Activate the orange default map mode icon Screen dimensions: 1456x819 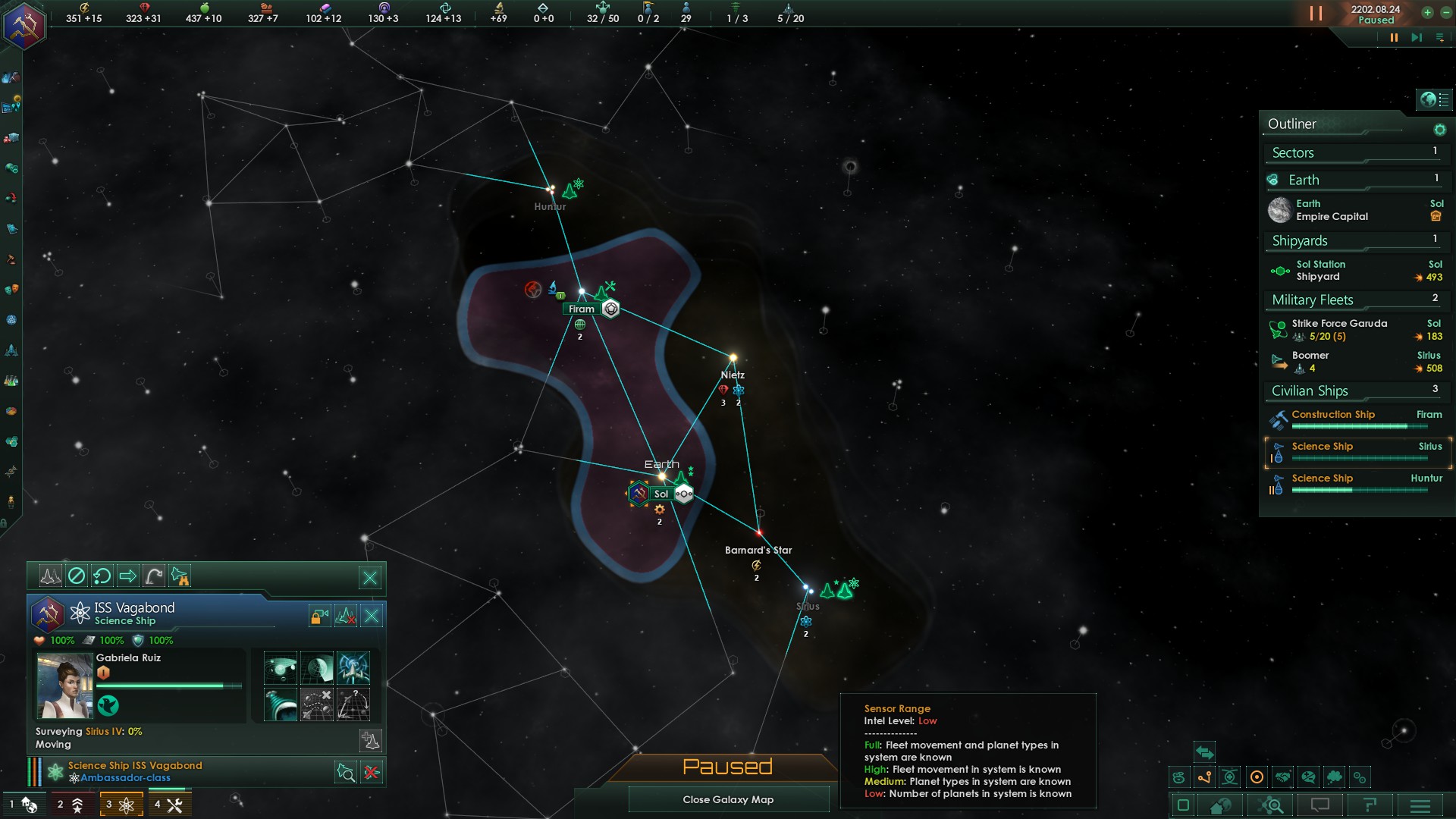(1257, 777)
